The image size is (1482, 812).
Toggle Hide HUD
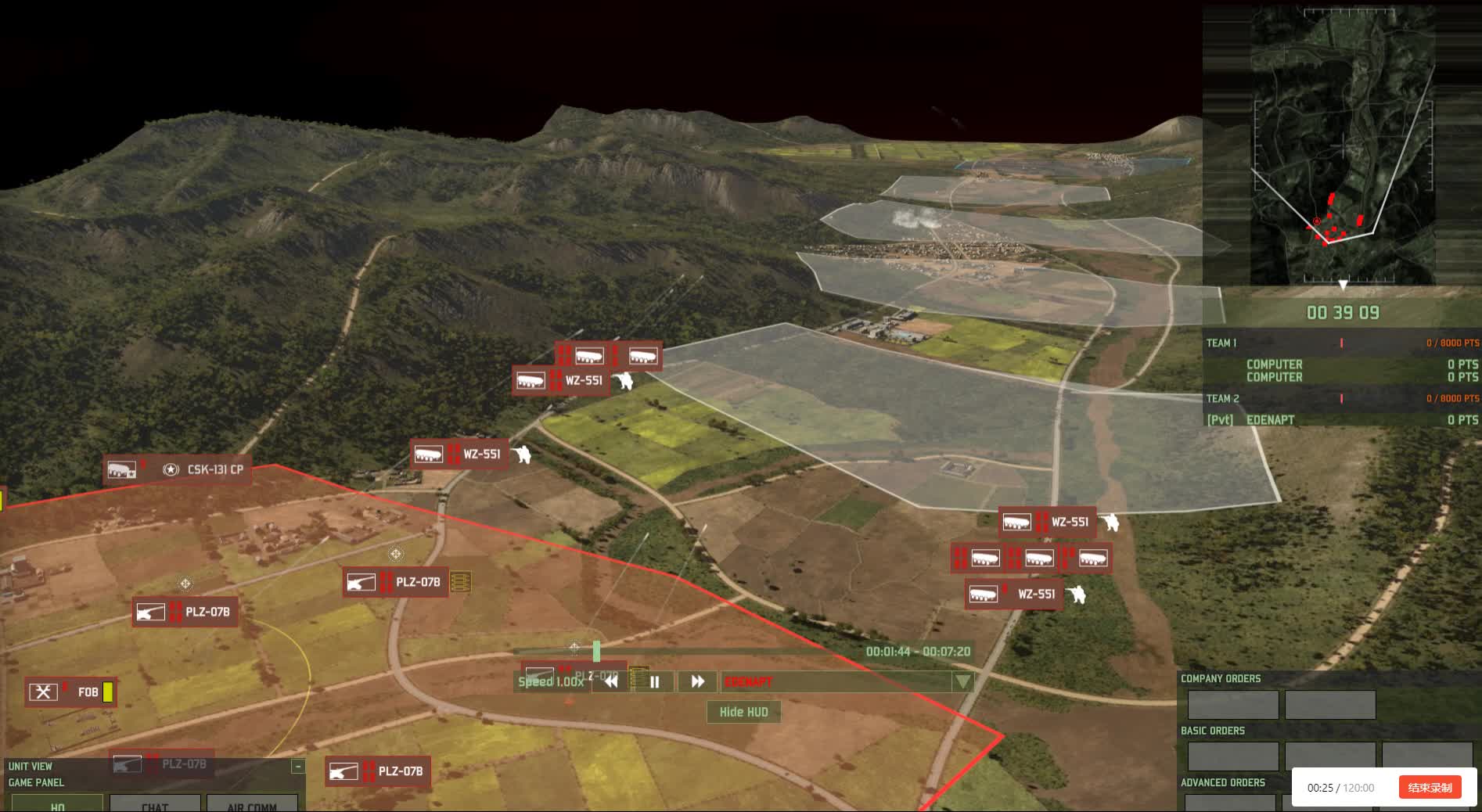743,712
